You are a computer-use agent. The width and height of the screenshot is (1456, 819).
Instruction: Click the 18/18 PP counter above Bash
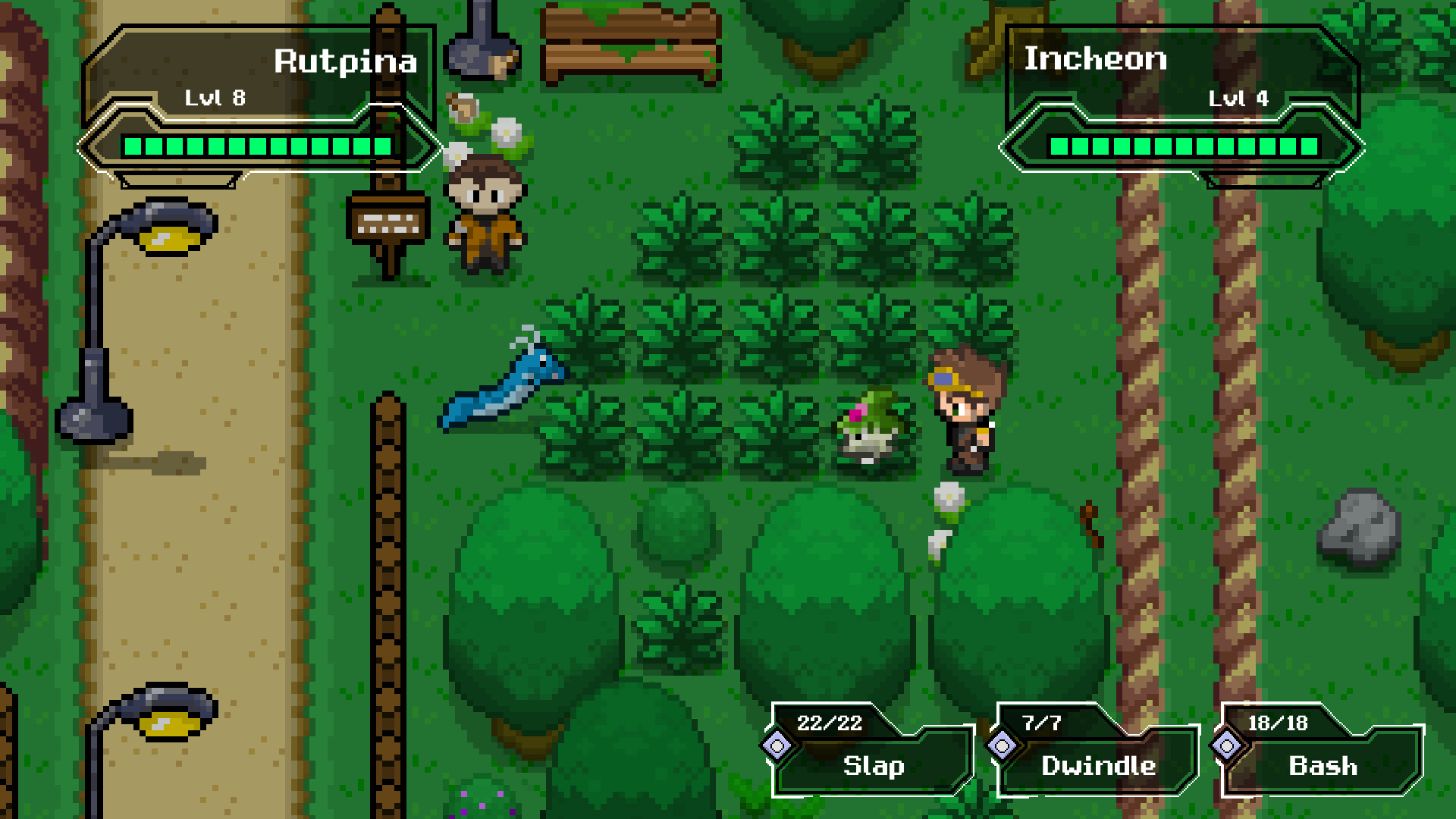click(1279, 723)
